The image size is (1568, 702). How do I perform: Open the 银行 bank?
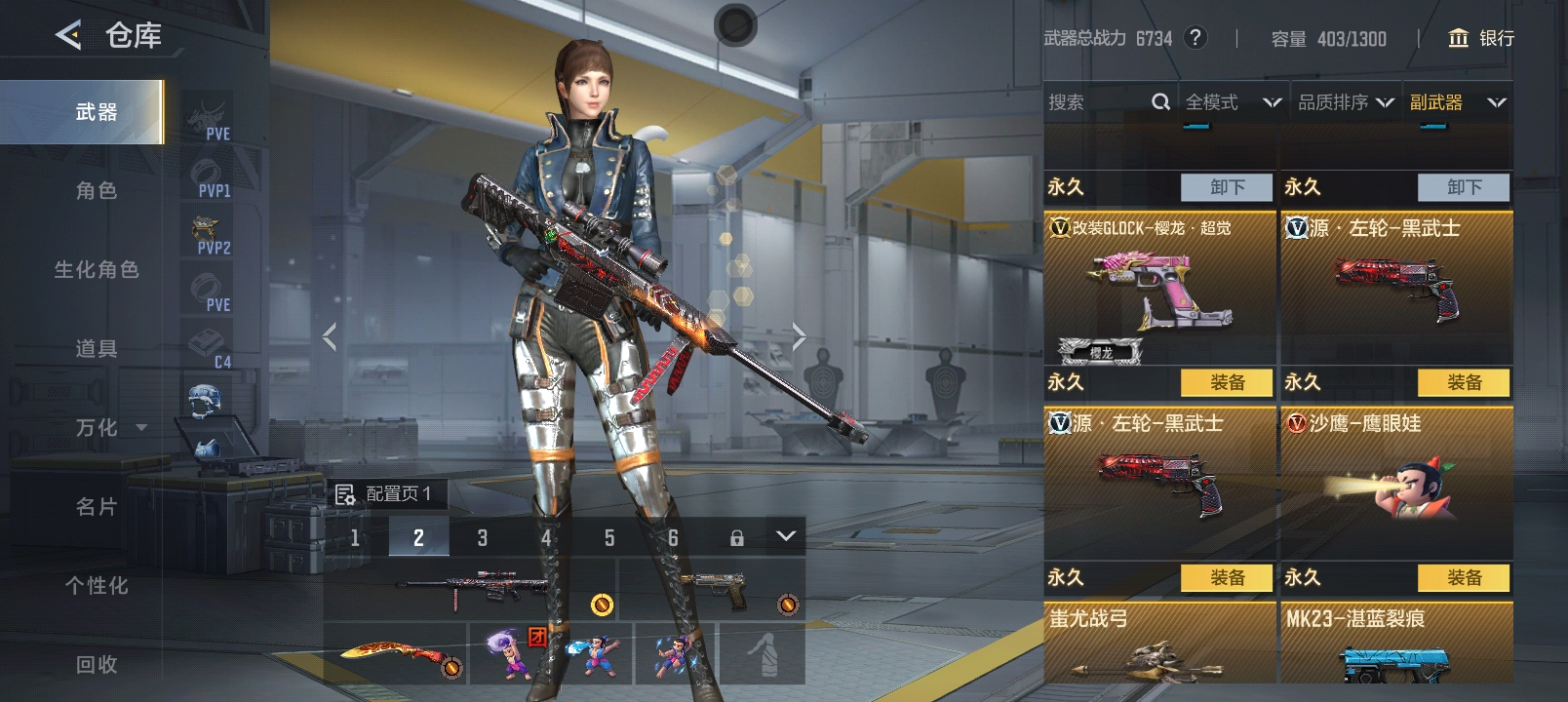(x=1481, y=38)
